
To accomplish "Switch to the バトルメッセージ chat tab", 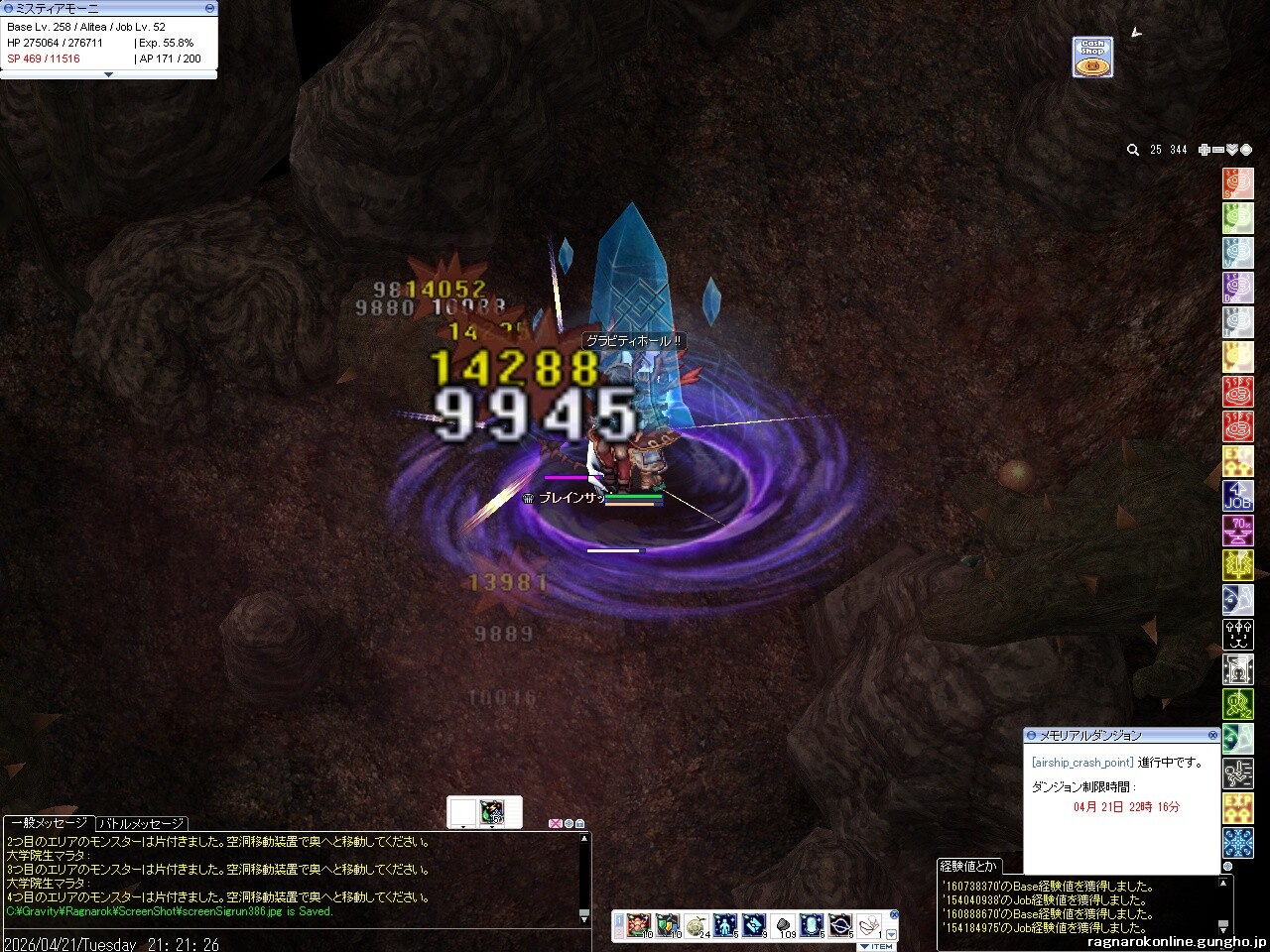I will (141, 823).
